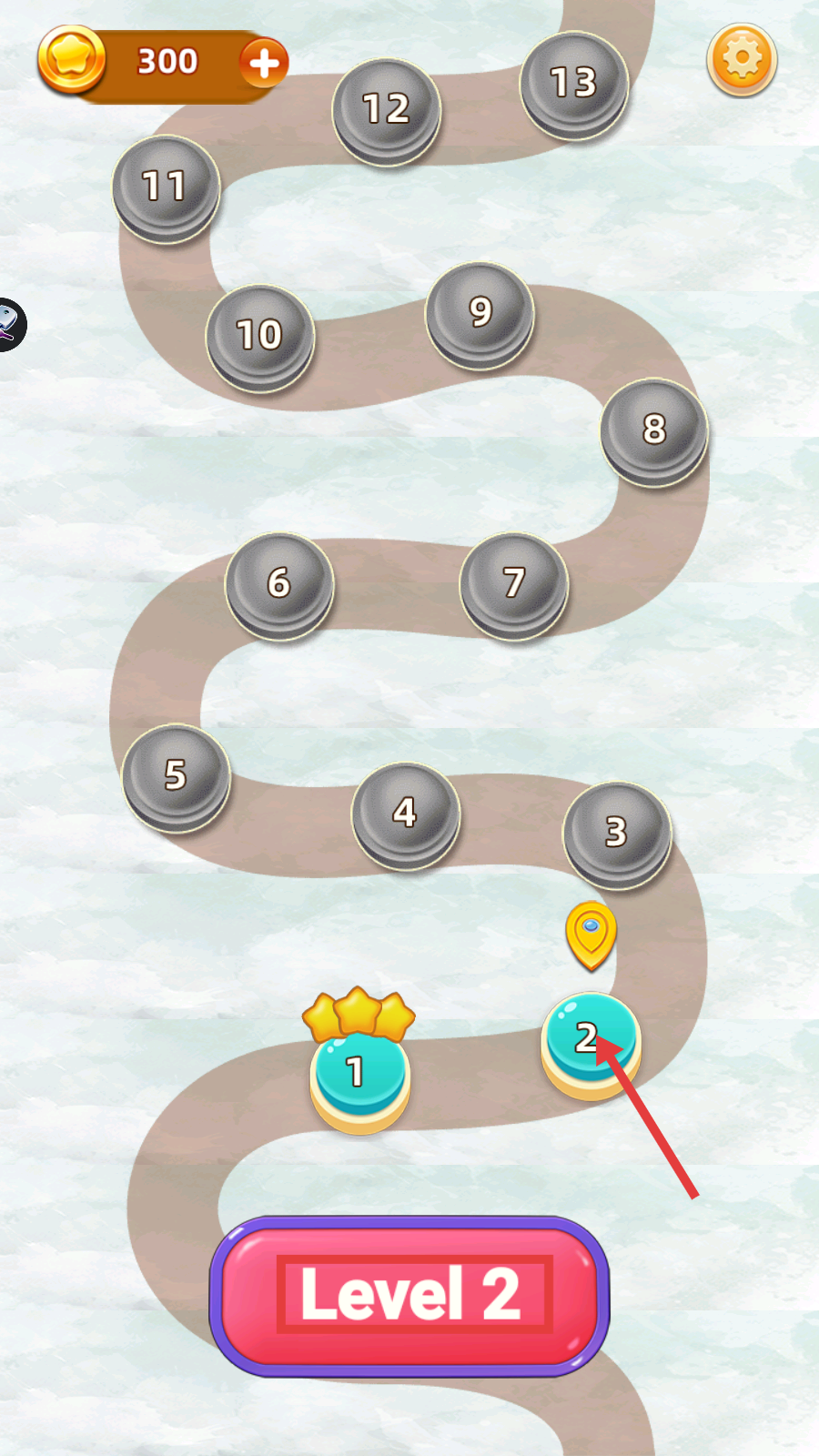This screenshot has height=1456, width=819.
Task: Add more coins with the plus button
Action: 264,63
